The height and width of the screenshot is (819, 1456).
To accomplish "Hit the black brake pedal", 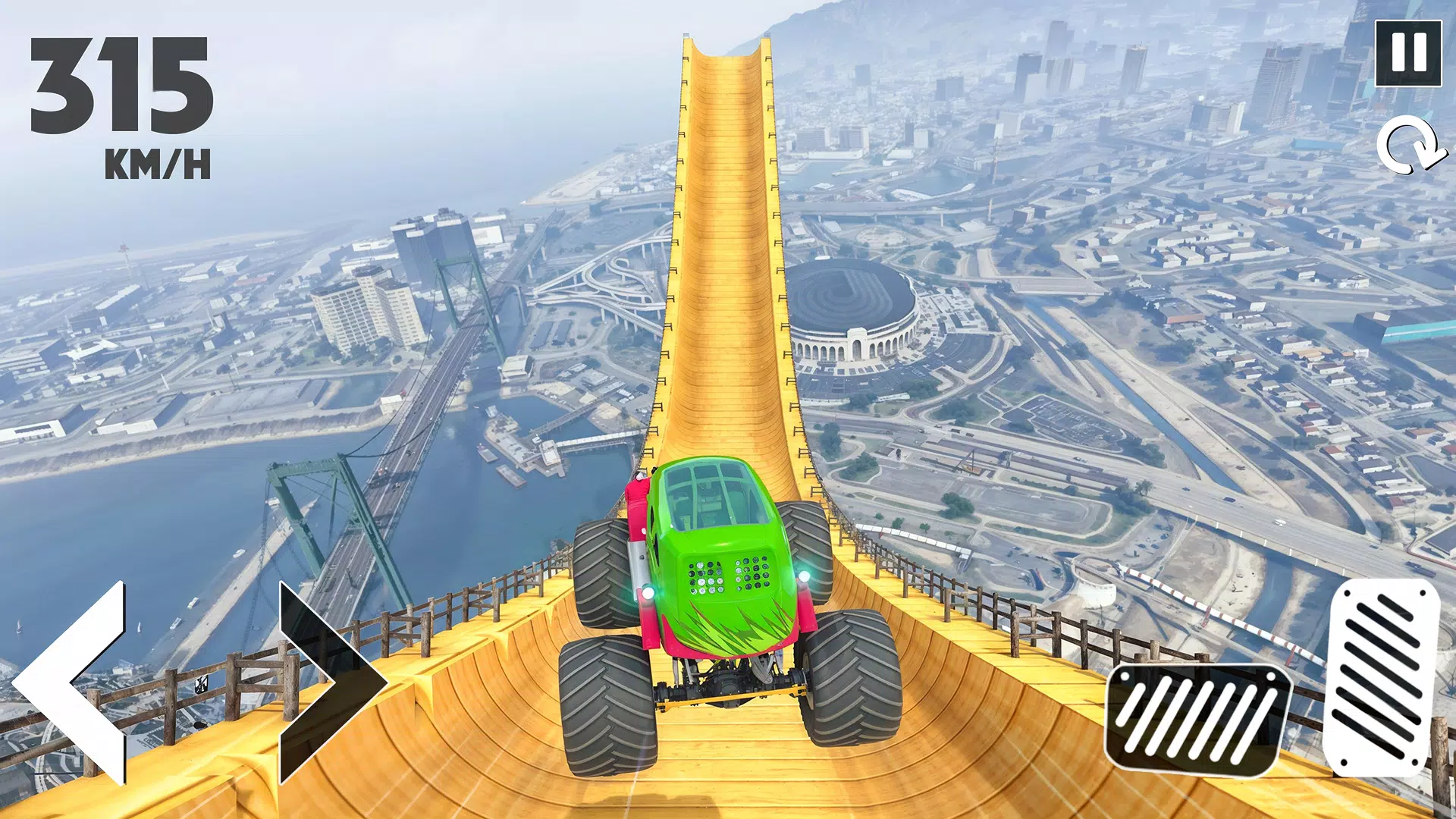I will point(1197,719).
